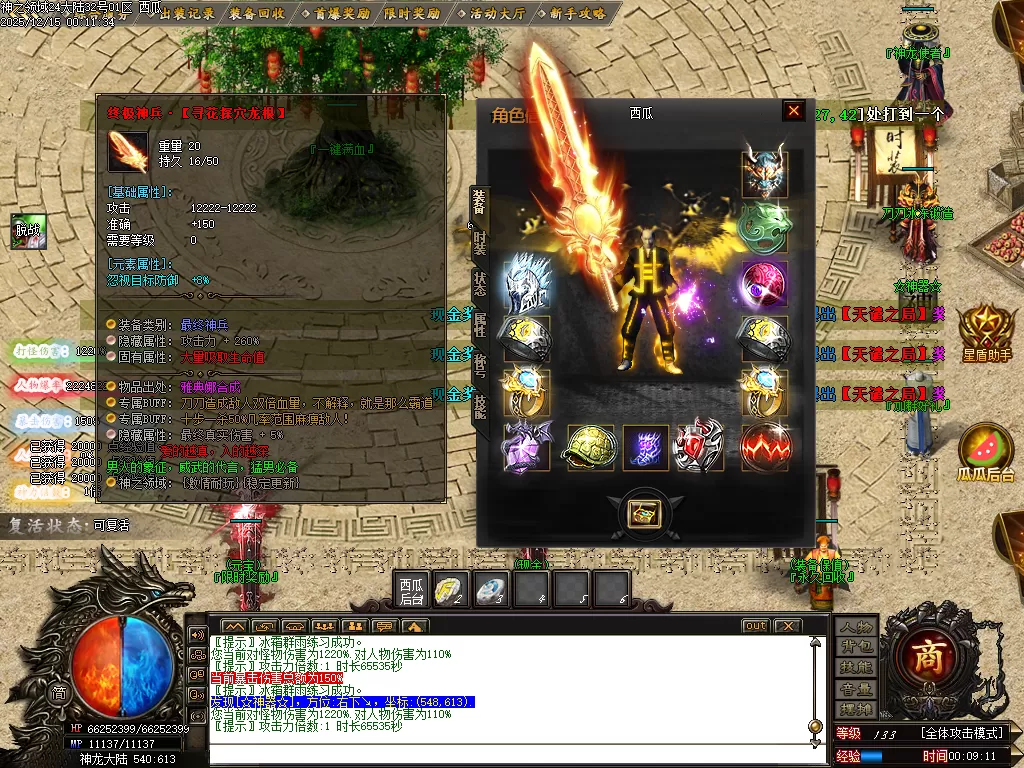Select the green jade dragon necklace slot

click(x=764, y=229)
